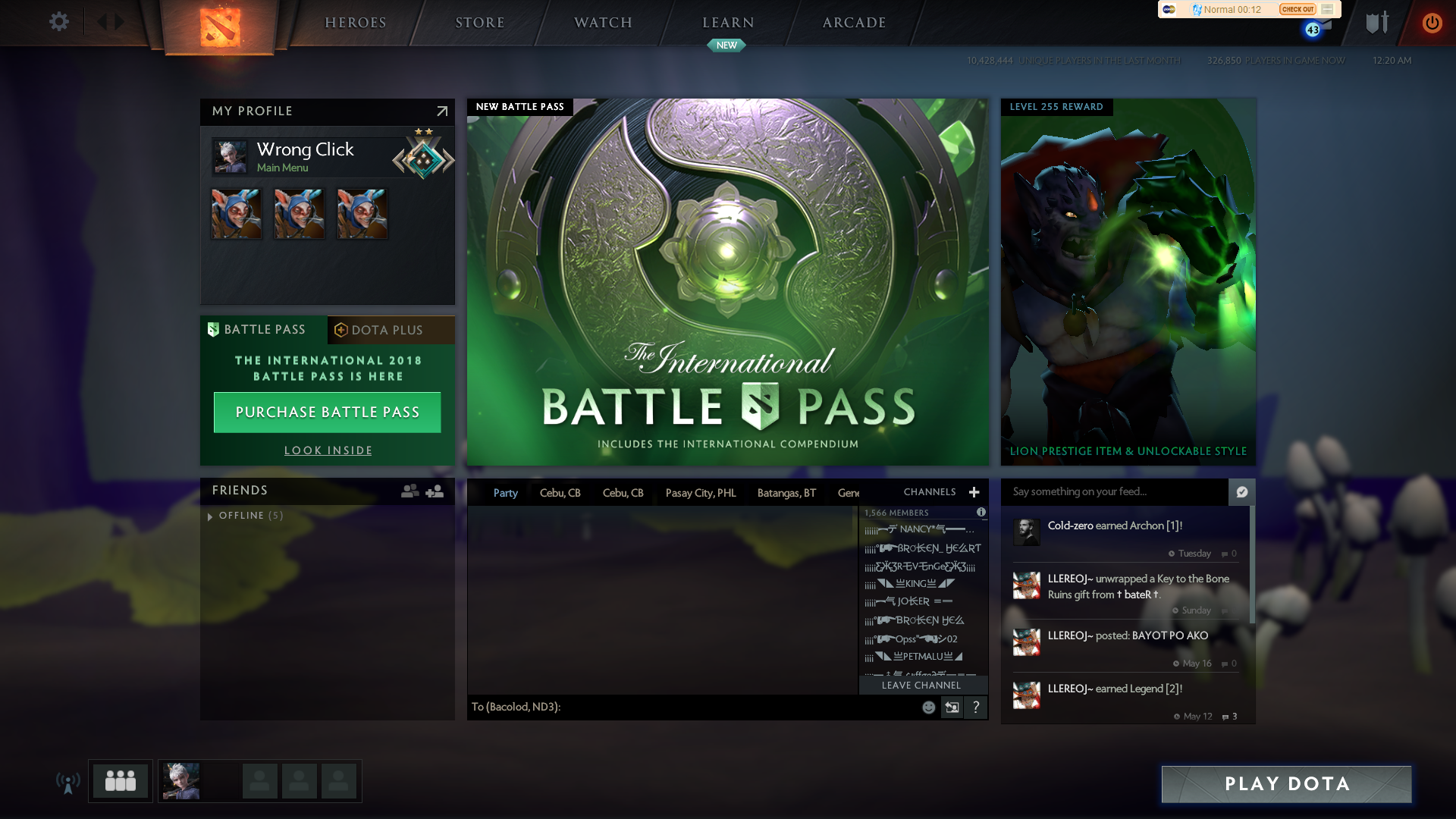Select the Pasay City, PHL chat tab
1456x819 pixels.
[x=701, y=492]
